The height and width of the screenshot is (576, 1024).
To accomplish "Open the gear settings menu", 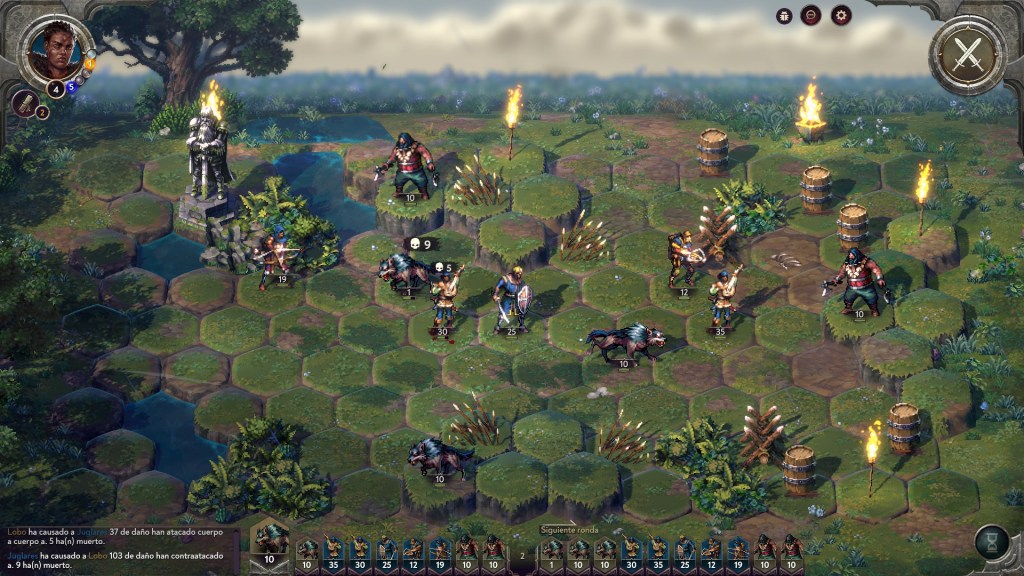I will pyautogui.click(x=841, y=15).
